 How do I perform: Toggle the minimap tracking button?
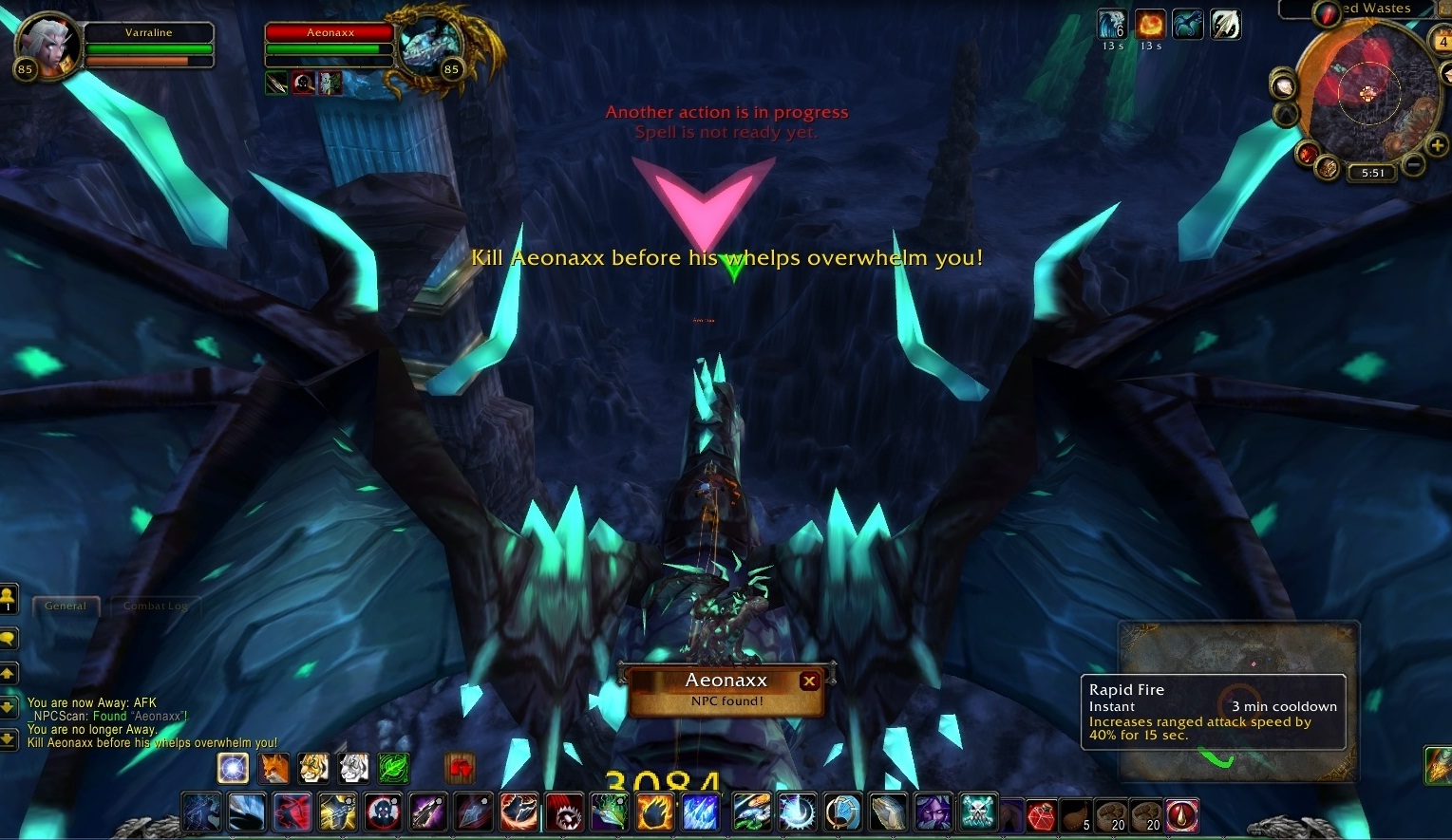[x=1284, y=87]
